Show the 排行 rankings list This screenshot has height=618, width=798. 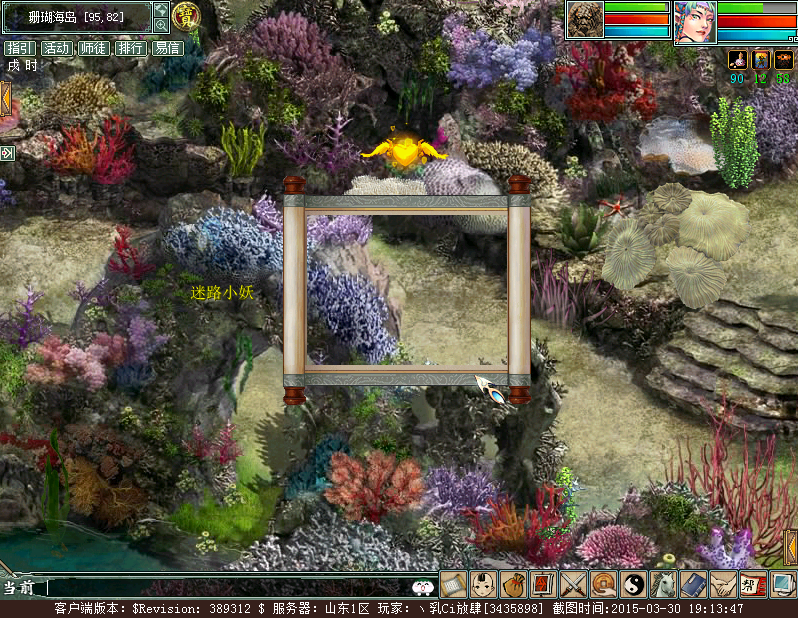pos(130,48)
